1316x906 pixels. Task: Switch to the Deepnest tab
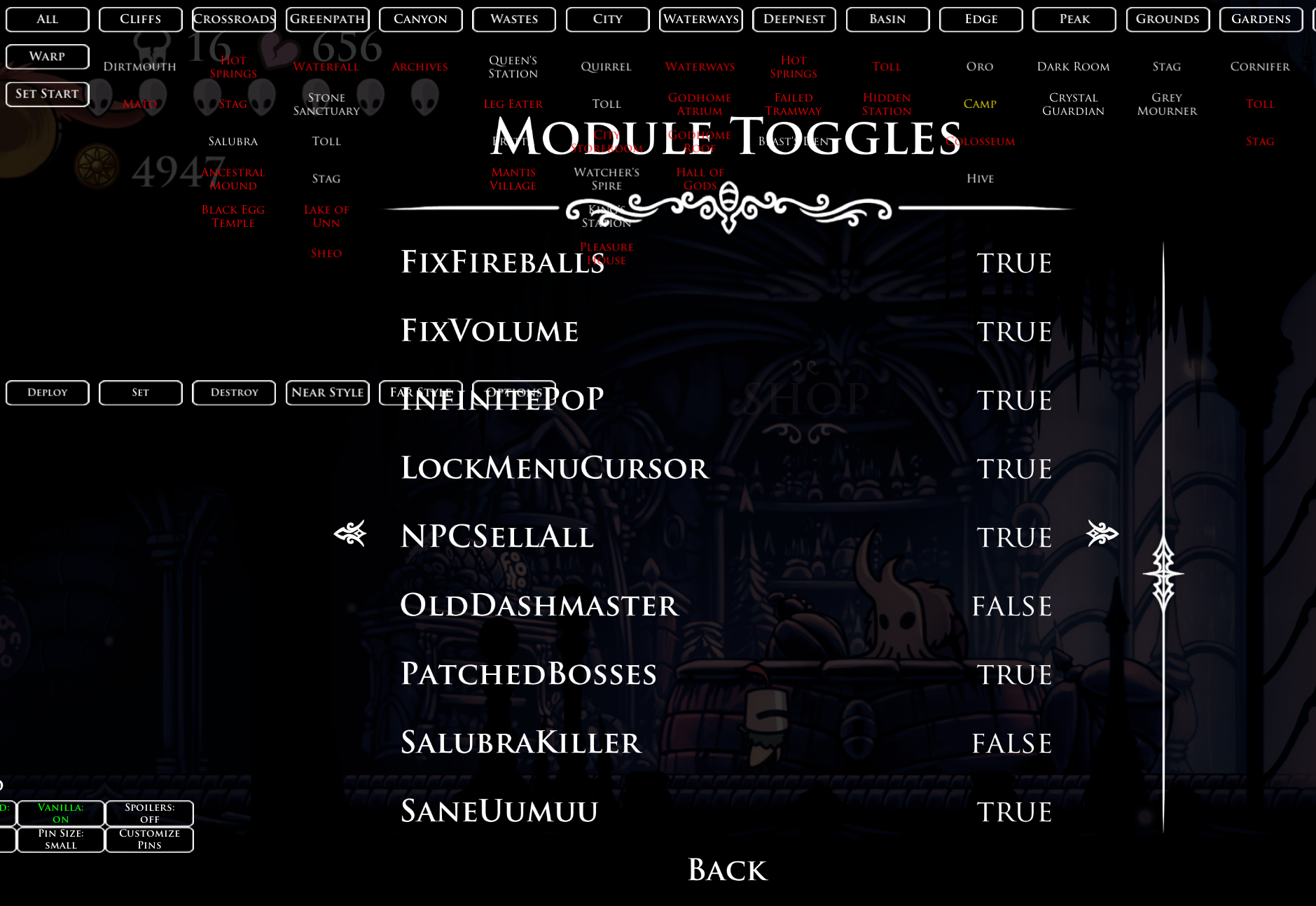pyautogui.click(x=794, y=19)
